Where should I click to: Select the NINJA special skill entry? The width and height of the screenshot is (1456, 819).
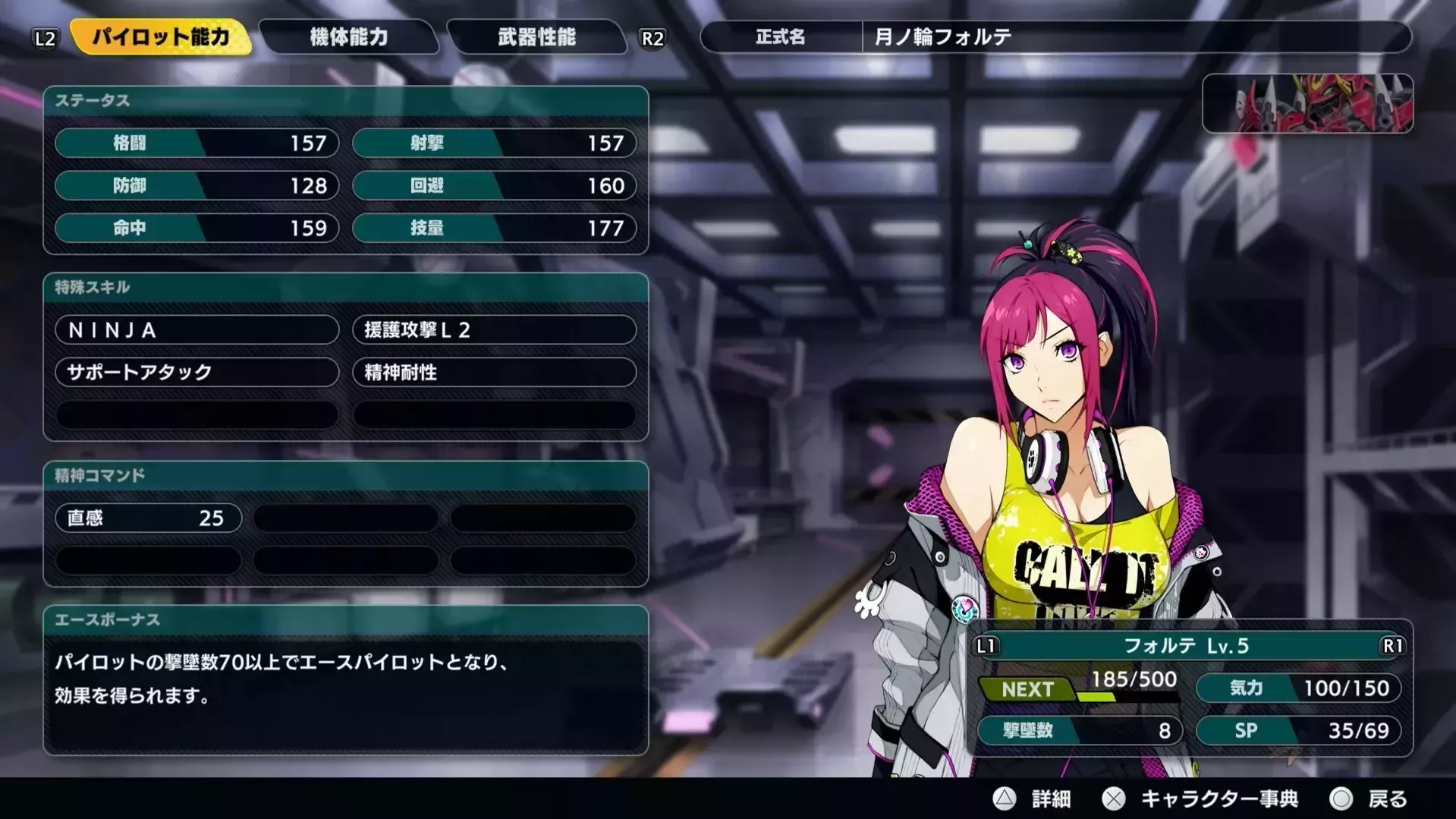(x=196, y=330)
